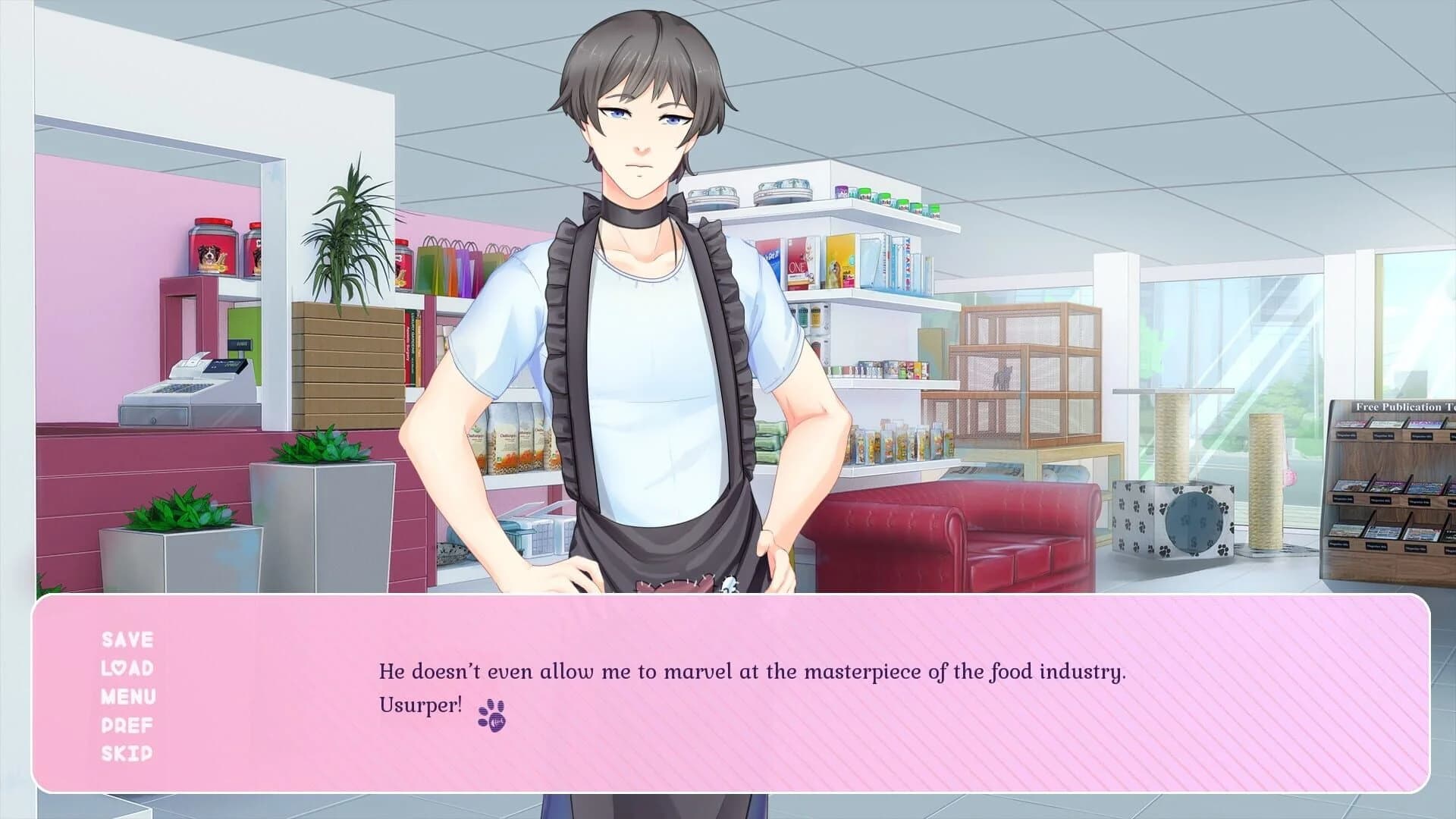Open the LOAD screen

click(x=127, y=668)
